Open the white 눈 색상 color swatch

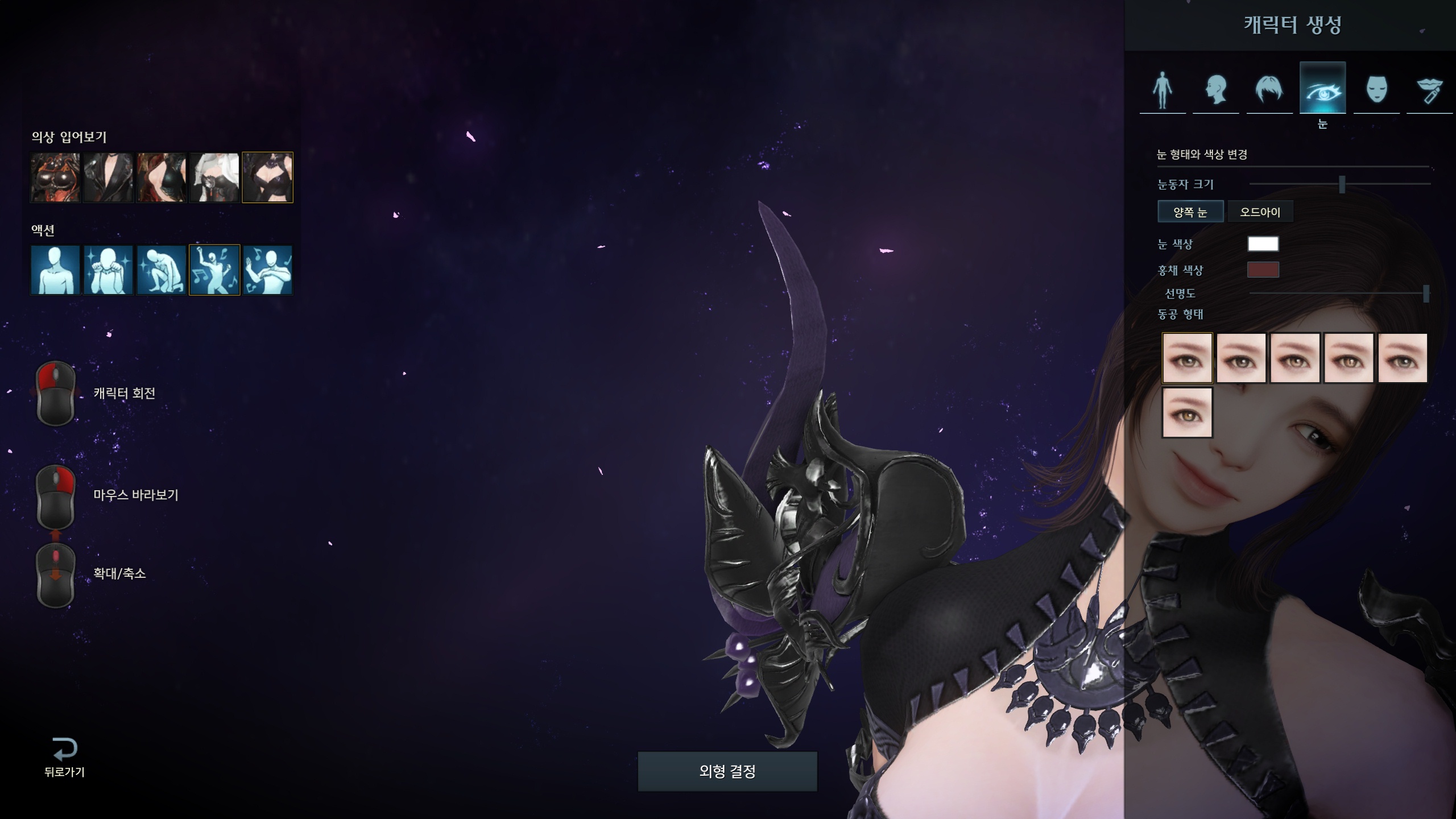point(1263,244)
